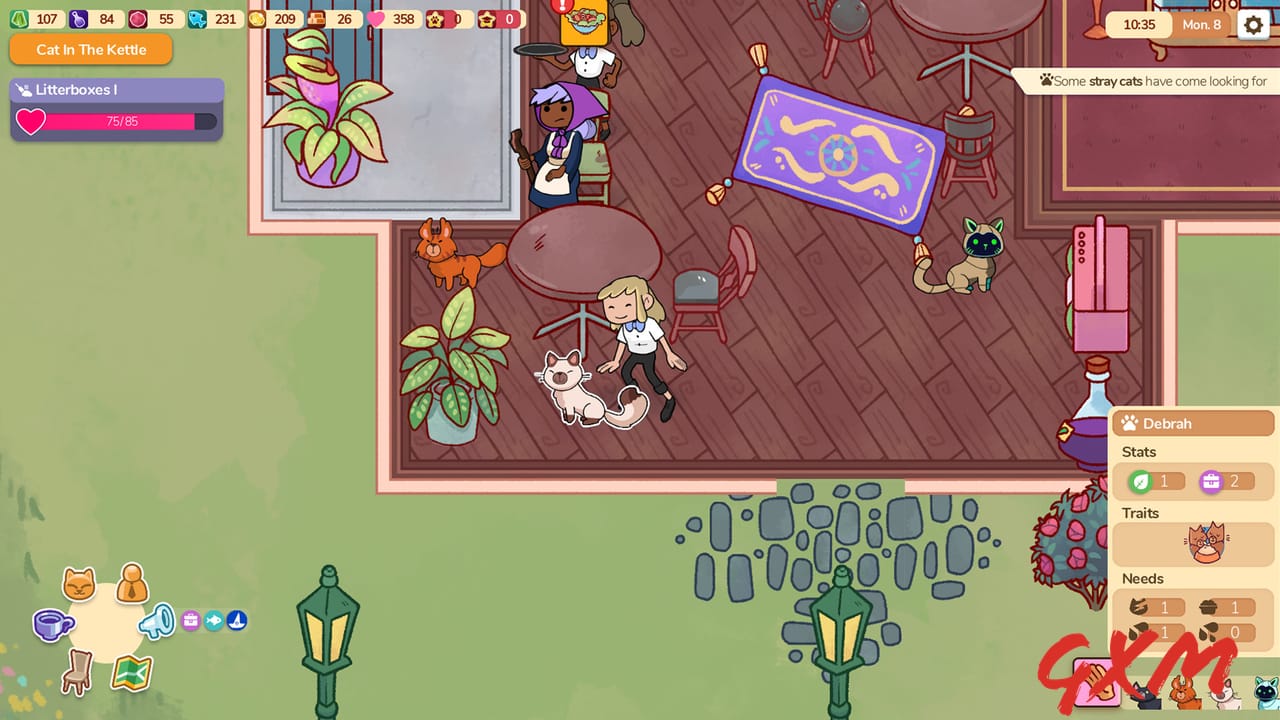Open the settings gear in top-right corner

1253,24
